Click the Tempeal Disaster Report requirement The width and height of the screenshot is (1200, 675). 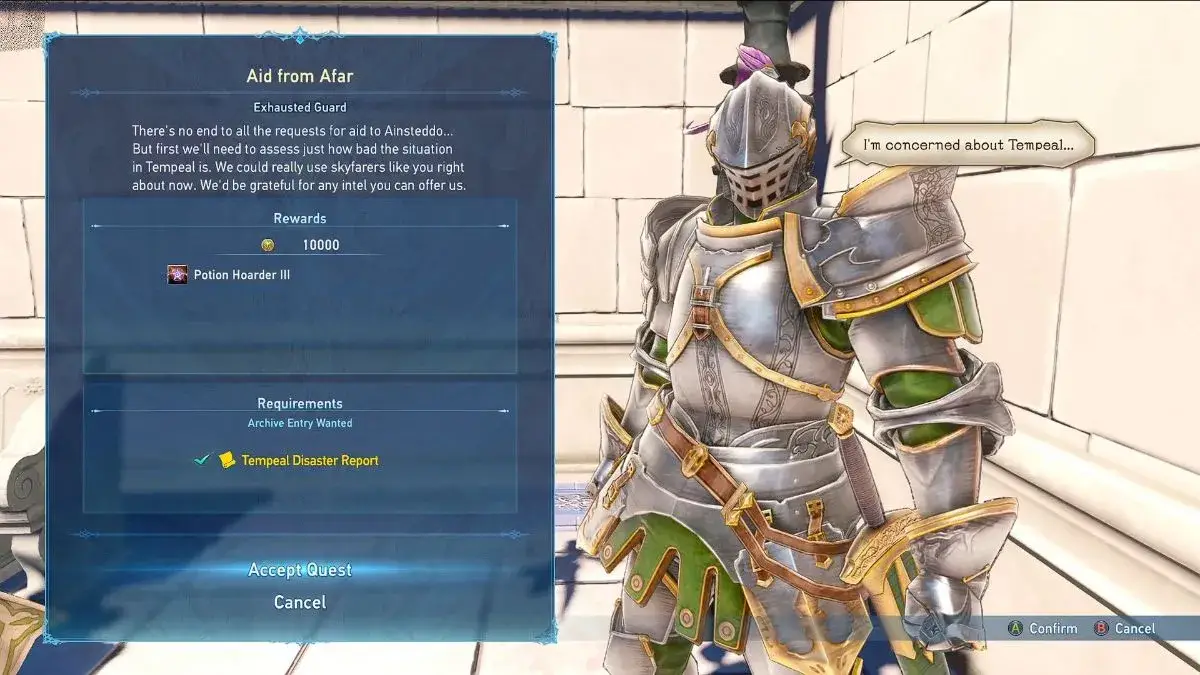point(309,461)
